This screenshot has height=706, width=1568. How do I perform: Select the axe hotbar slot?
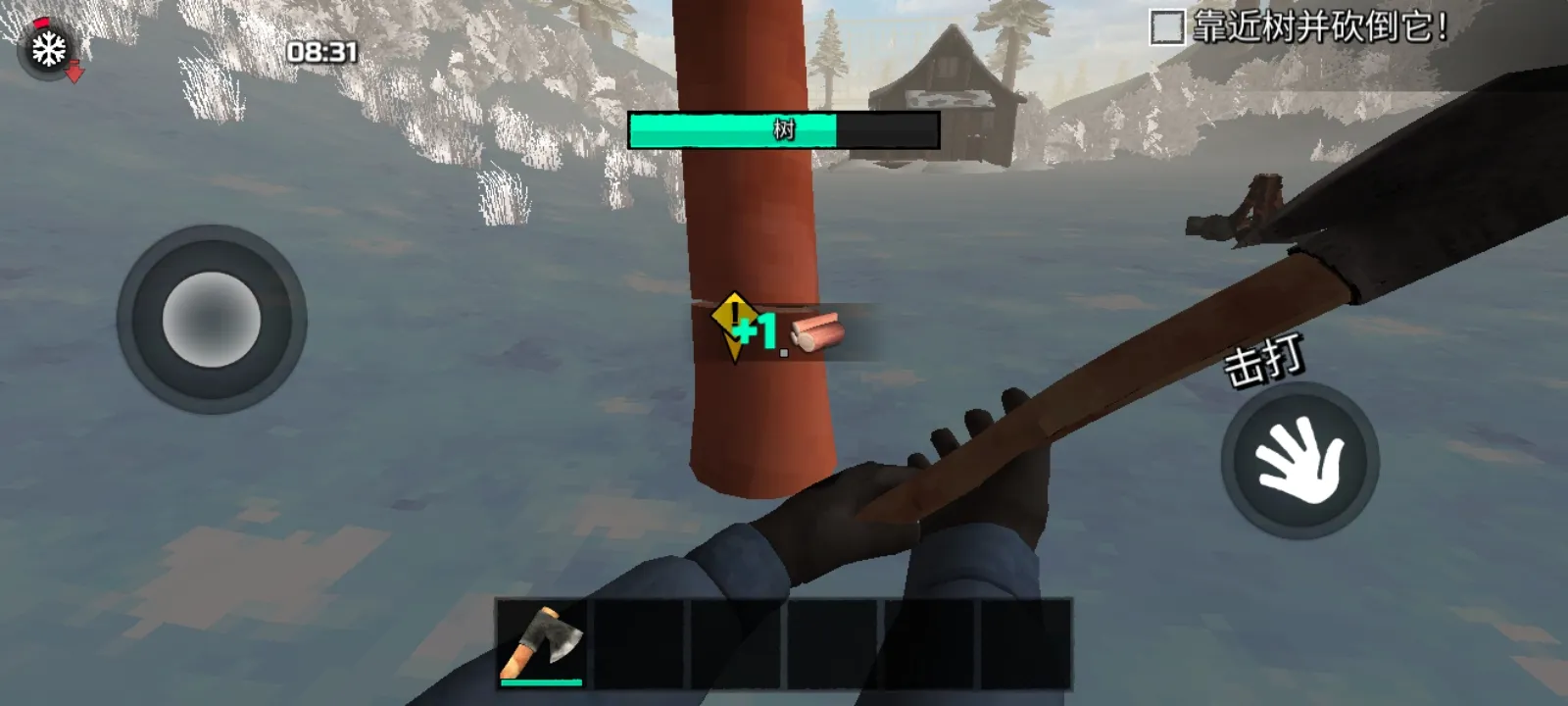(542, 642)
